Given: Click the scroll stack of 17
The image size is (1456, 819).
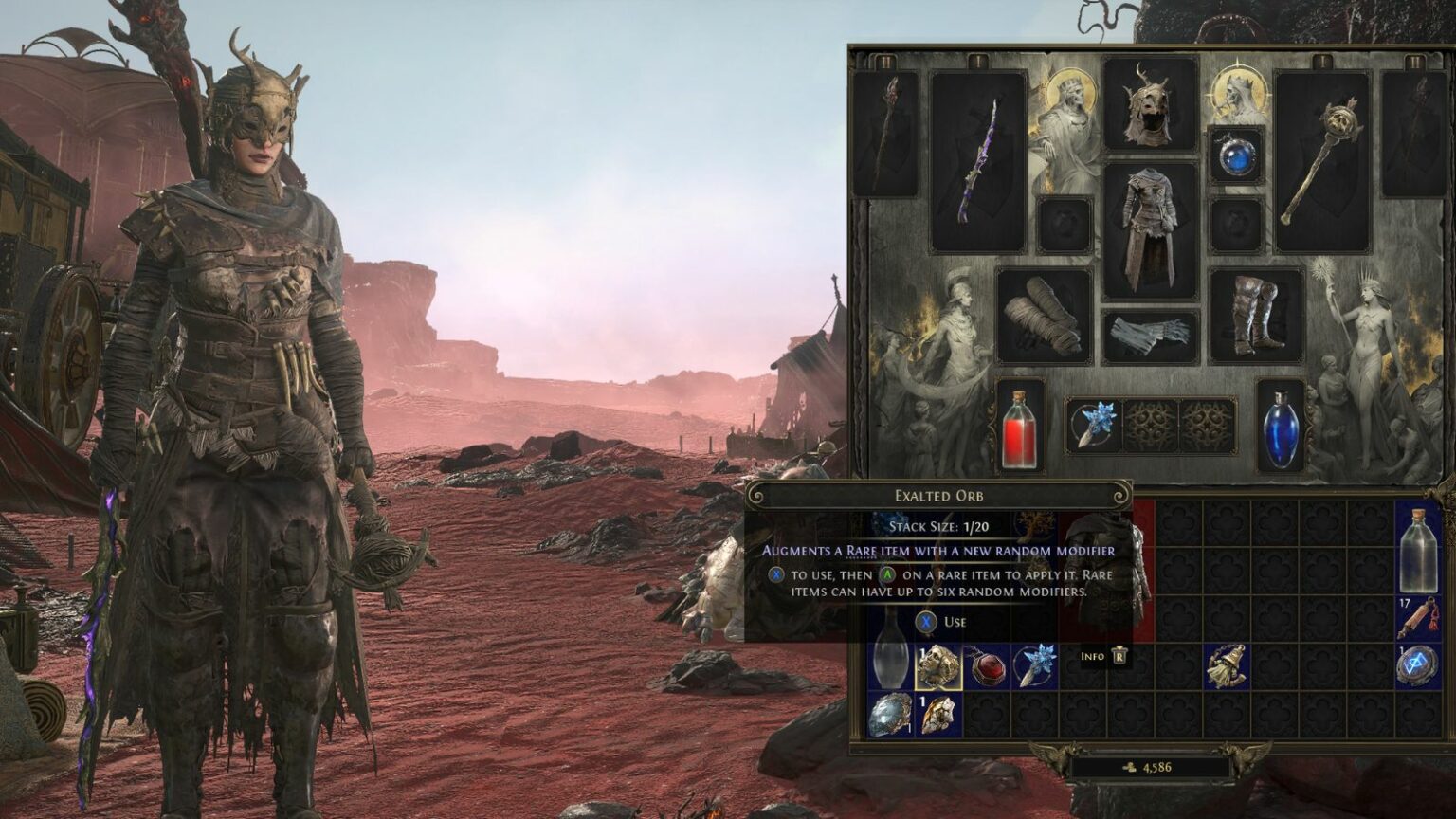Looking at the screenshot, I should [x=1418, y=618].
